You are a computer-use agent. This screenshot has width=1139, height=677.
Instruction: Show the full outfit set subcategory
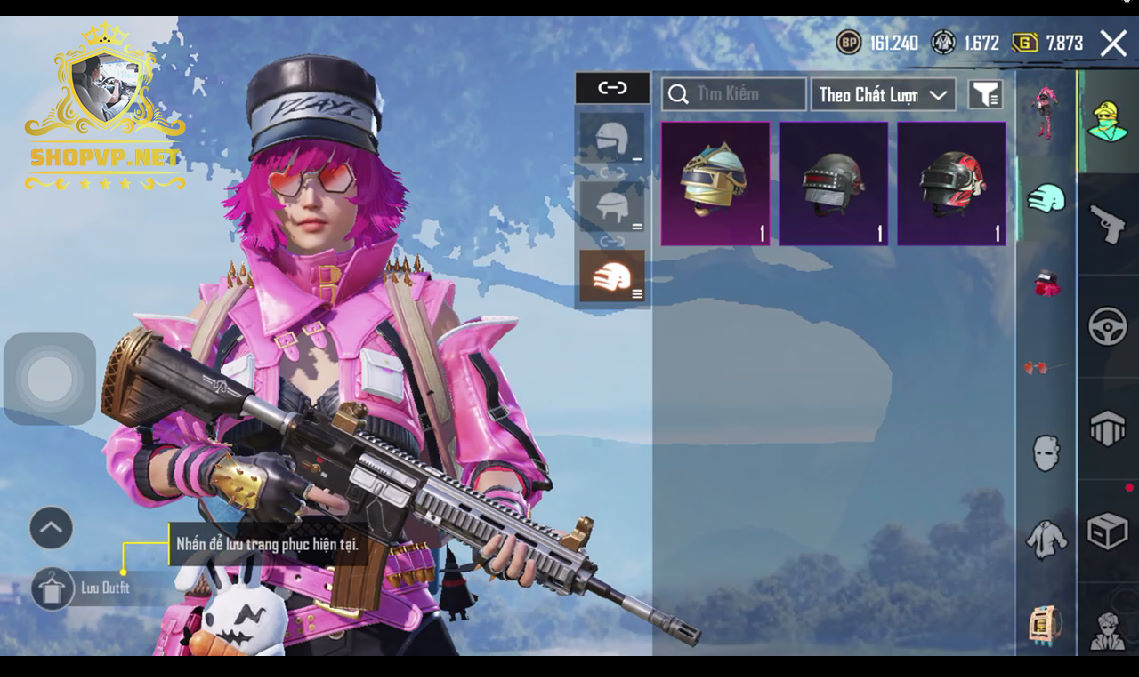[x=1045, y=111]
